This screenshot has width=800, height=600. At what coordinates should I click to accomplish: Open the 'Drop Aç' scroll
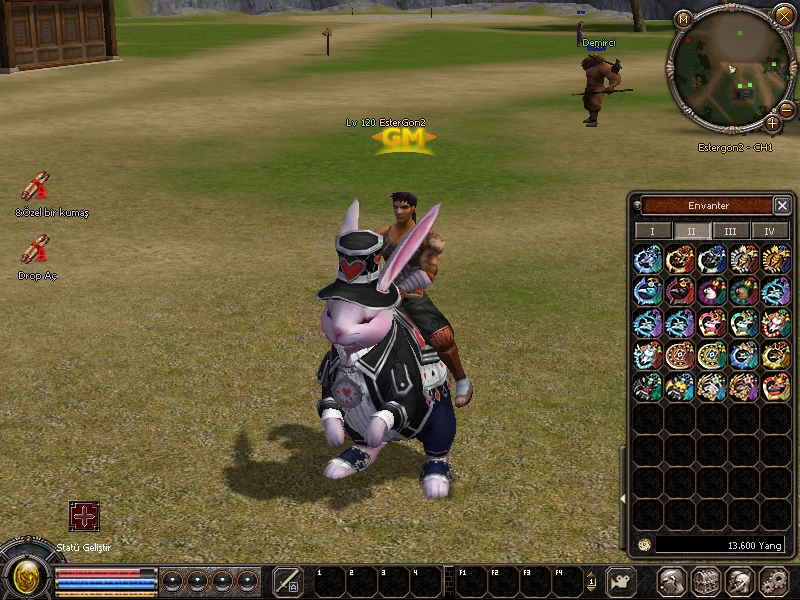pyautogui.click(x=36, y=250)
